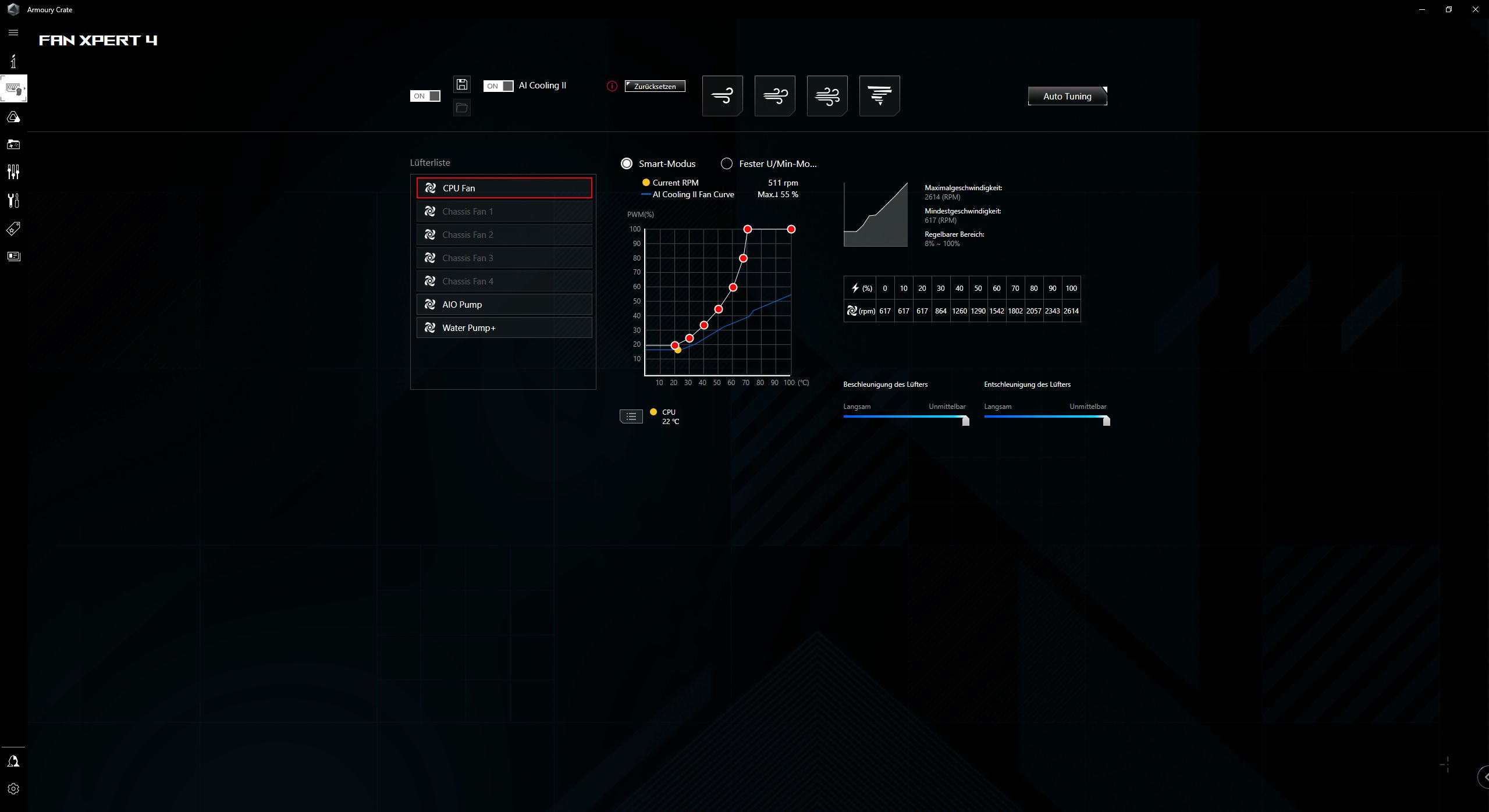Click the Zurücksetzen reset button

click(x=655, y=86)
